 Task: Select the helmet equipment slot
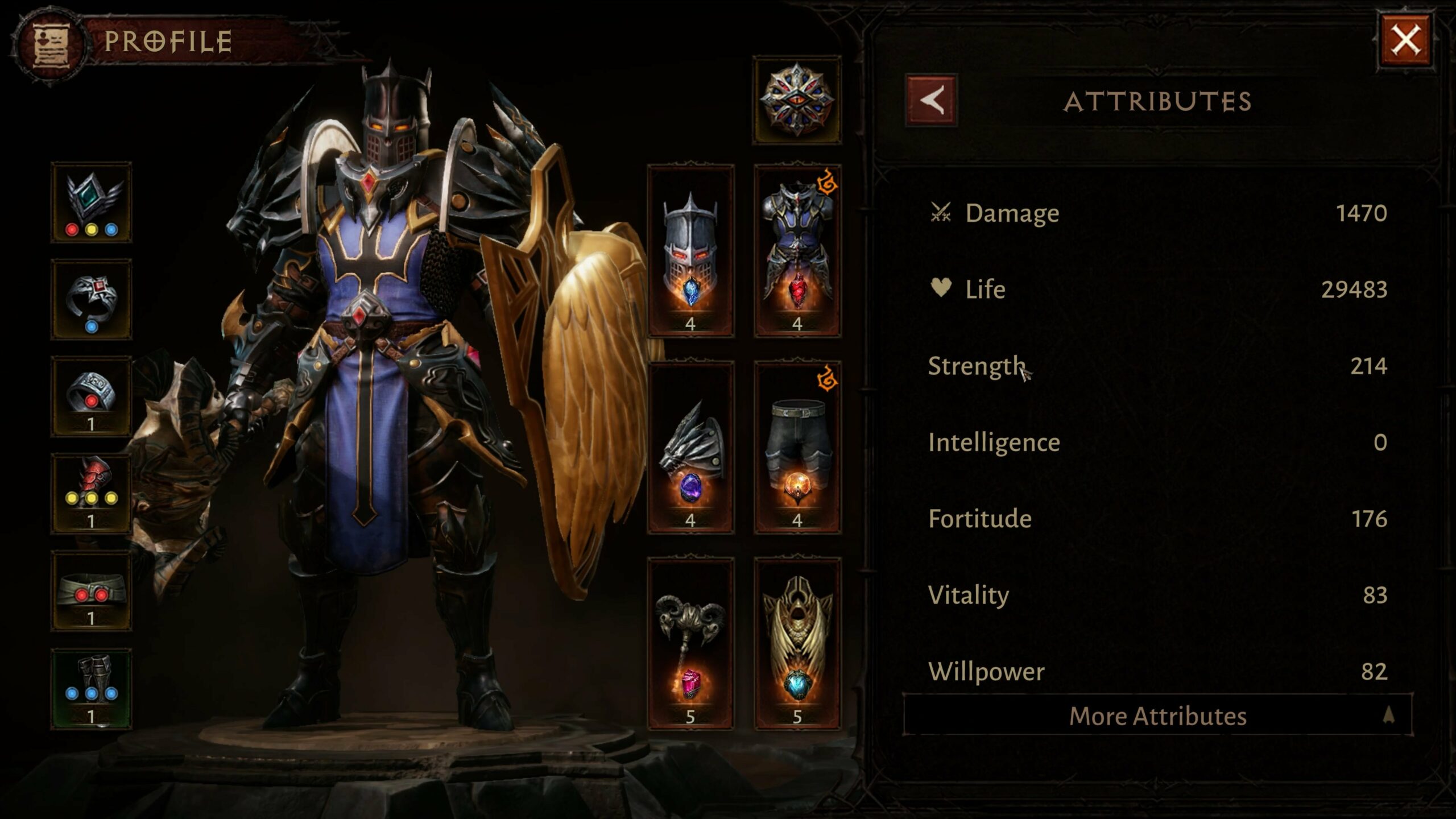pos(690,251)
